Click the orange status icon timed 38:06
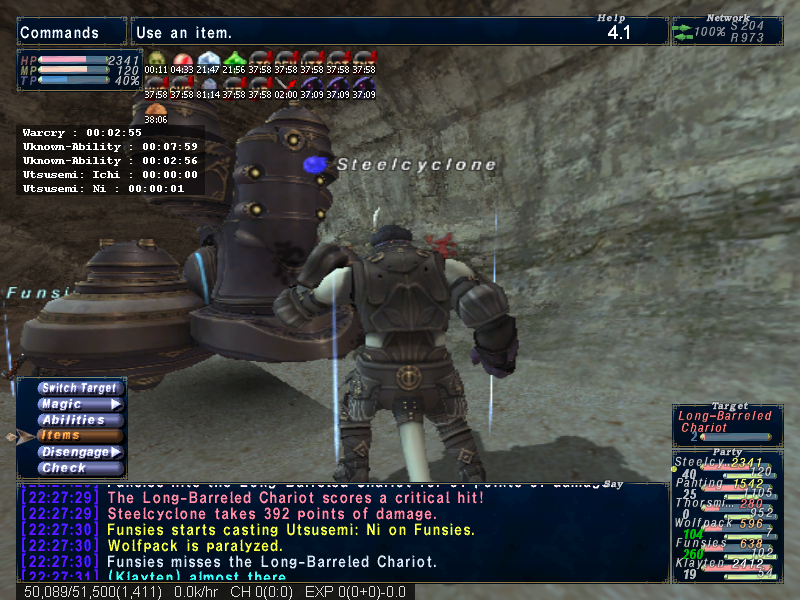The width and height of the screenshot is (800, 600). point(156,108)
